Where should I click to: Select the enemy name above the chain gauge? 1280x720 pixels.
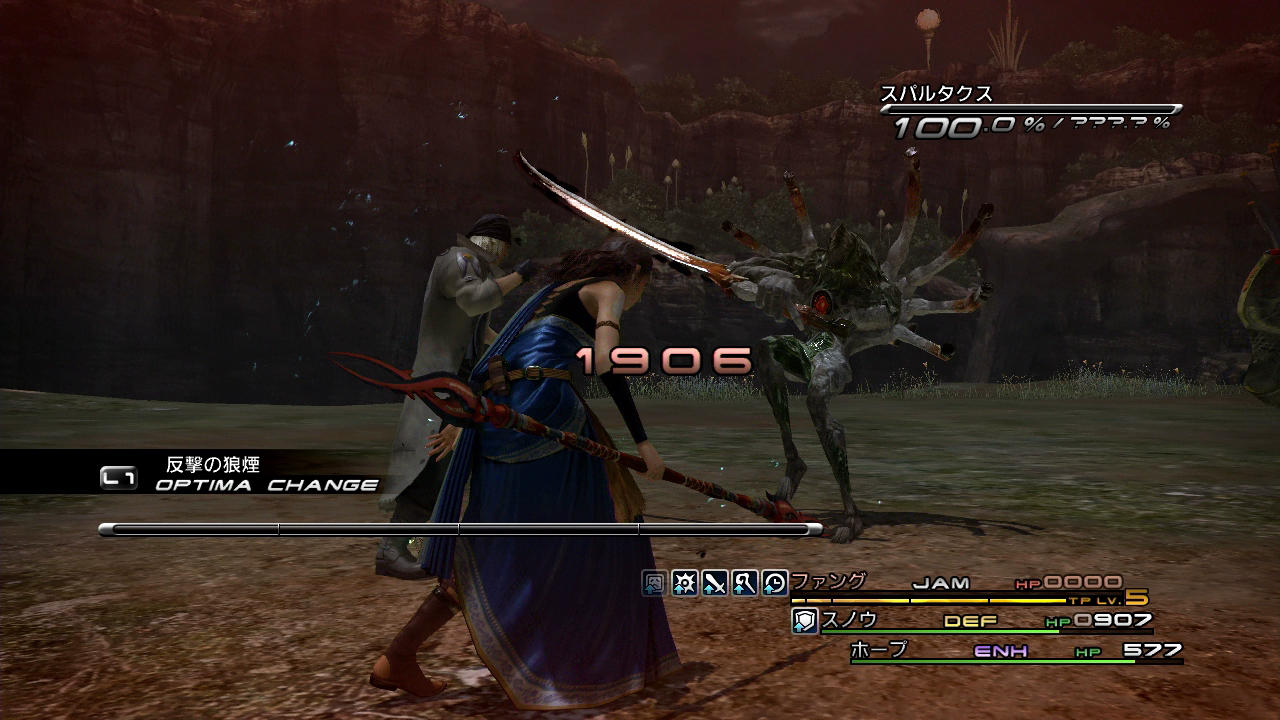click(936, 94)
